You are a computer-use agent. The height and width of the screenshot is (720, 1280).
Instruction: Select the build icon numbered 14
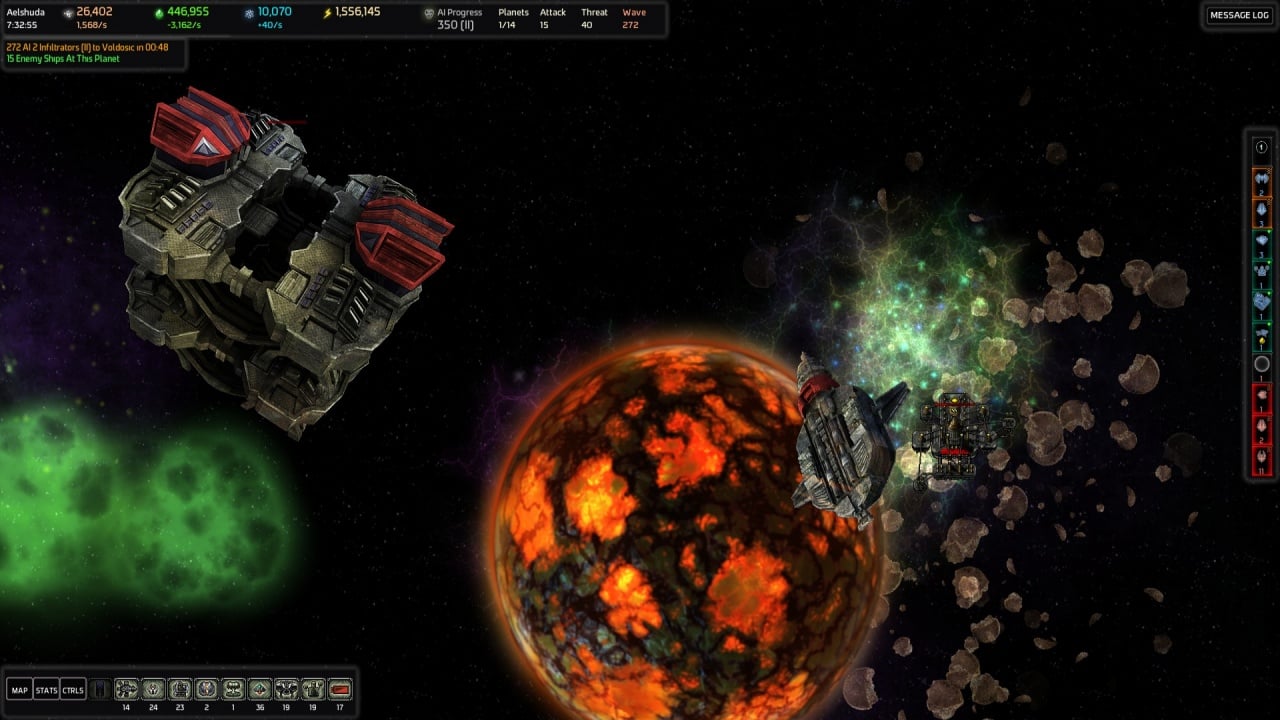point(126,689)
